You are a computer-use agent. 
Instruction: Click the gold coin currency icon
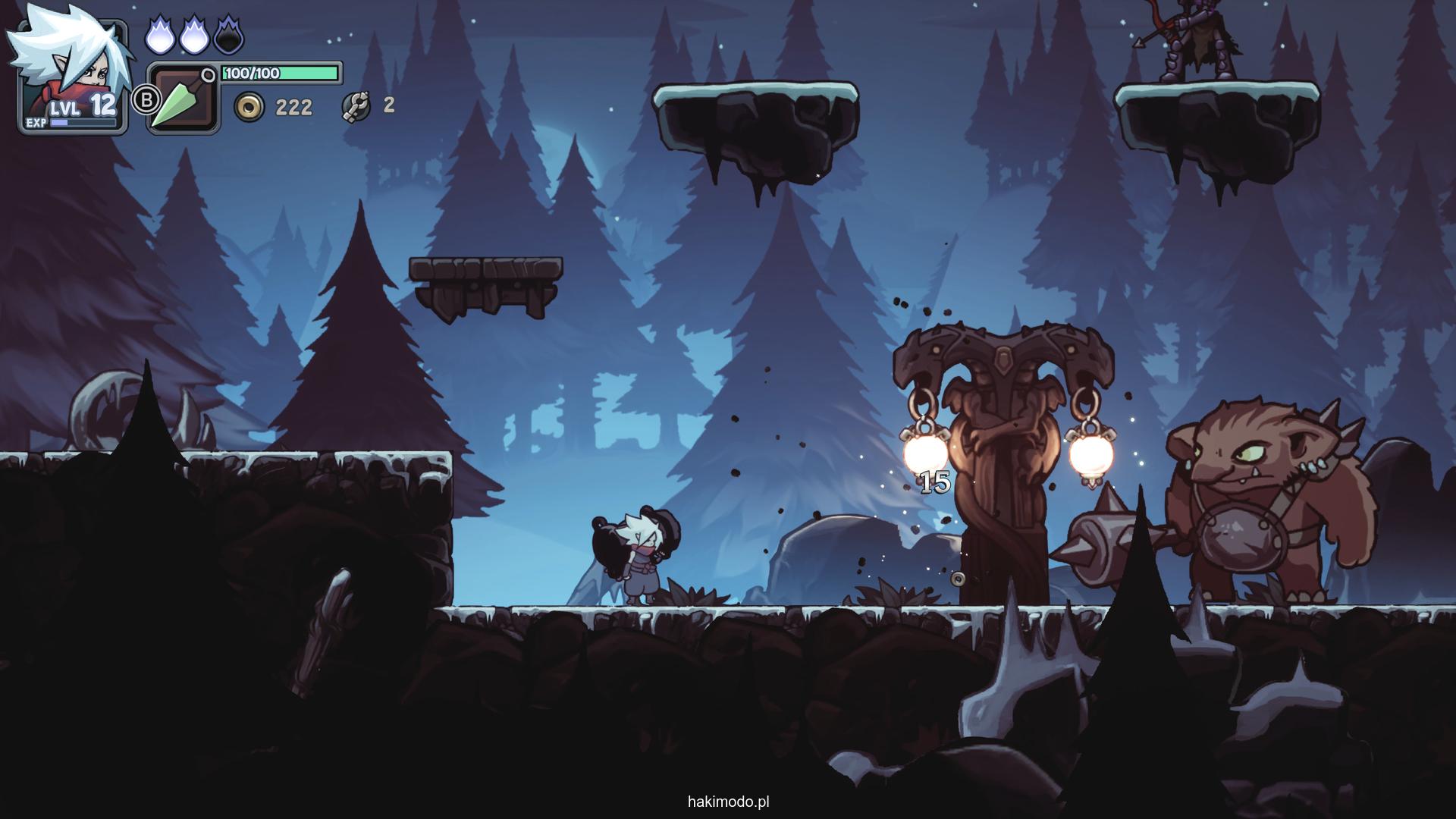pos(249,107)
